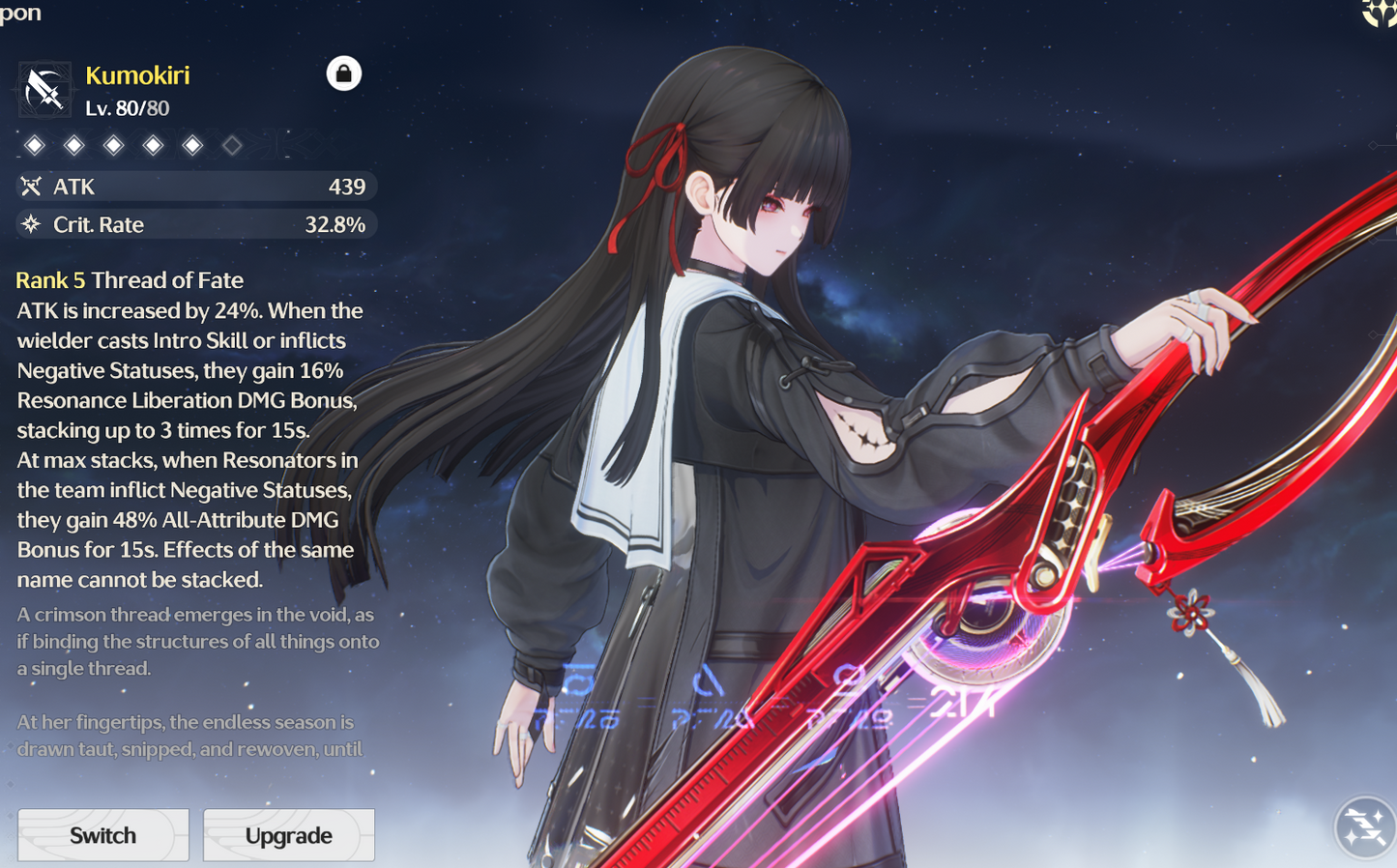Click the circular glowing button at bottom right
The height and width of the screenshot is (868, 1397).
[x=1364, y=828]
